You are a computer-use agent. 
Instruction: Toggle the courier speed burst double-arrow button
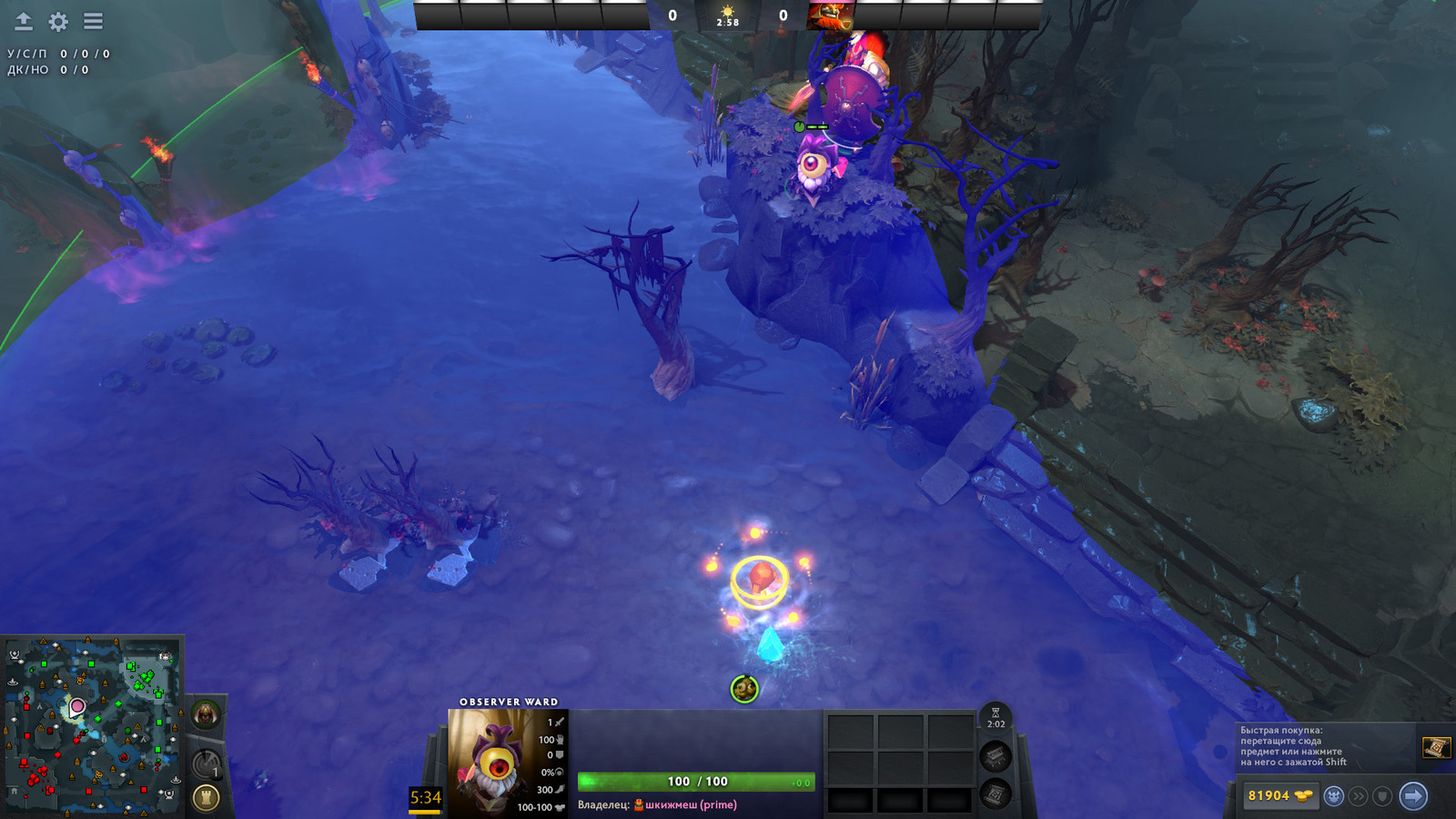pos(1359,796)
